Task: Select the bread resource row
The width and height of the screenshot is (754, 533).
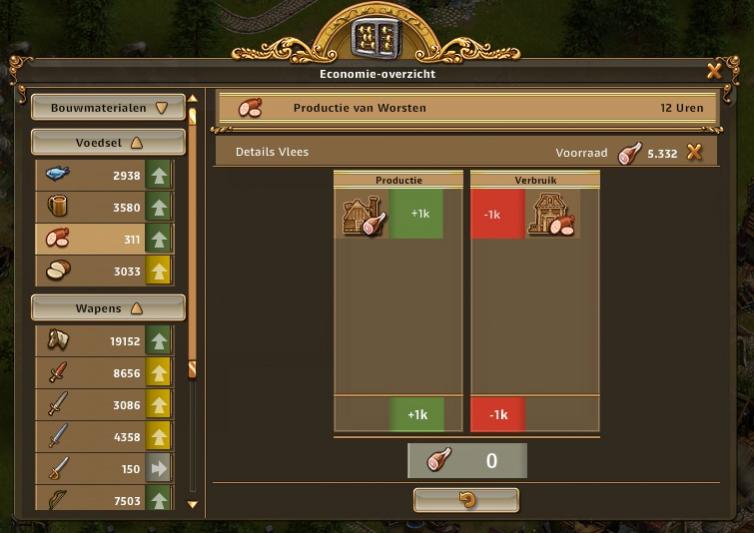Action: click(x=103, y=271)
